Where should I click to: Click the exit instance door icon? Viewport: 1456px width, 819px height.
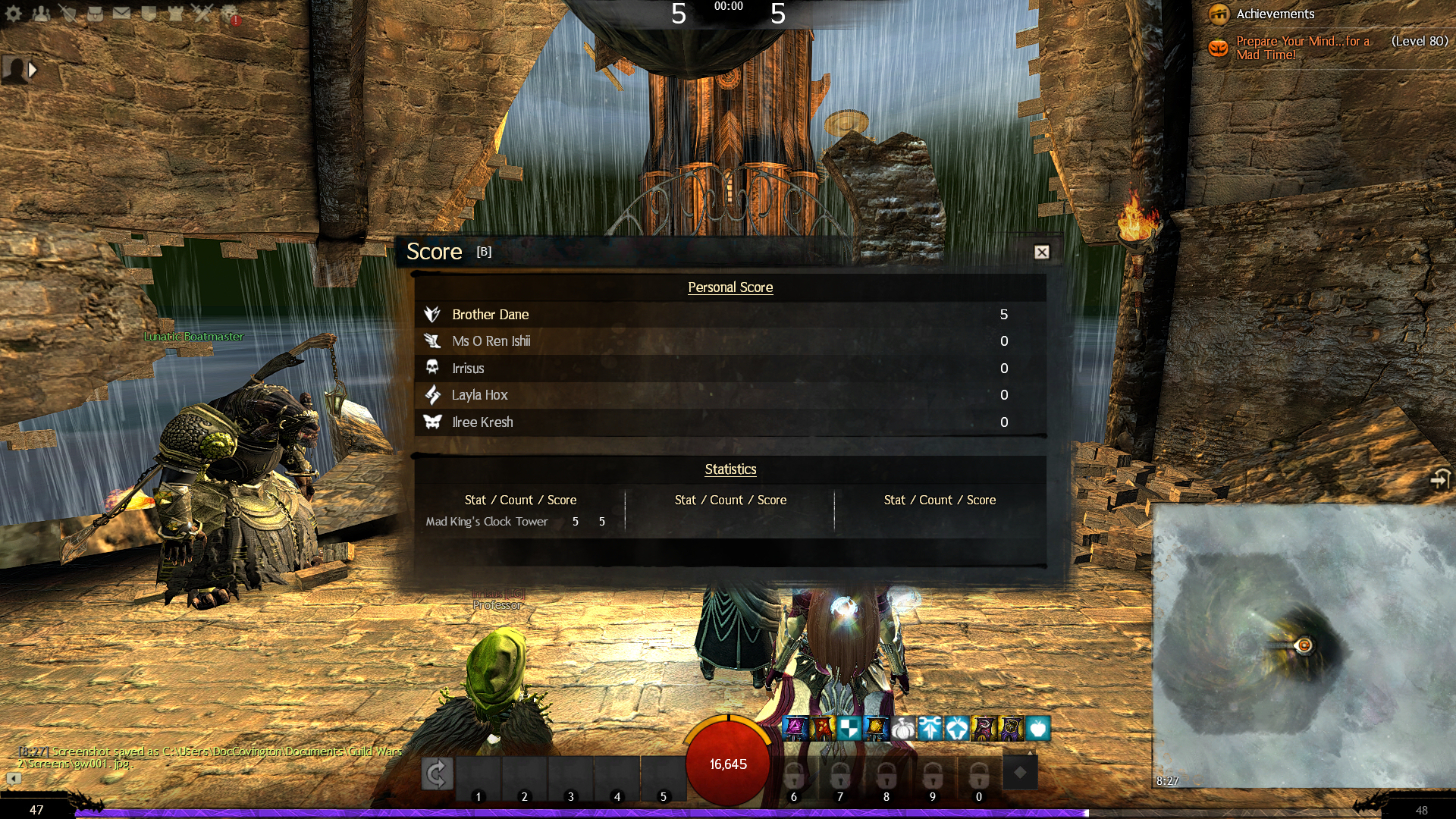tap(1439, 479)
